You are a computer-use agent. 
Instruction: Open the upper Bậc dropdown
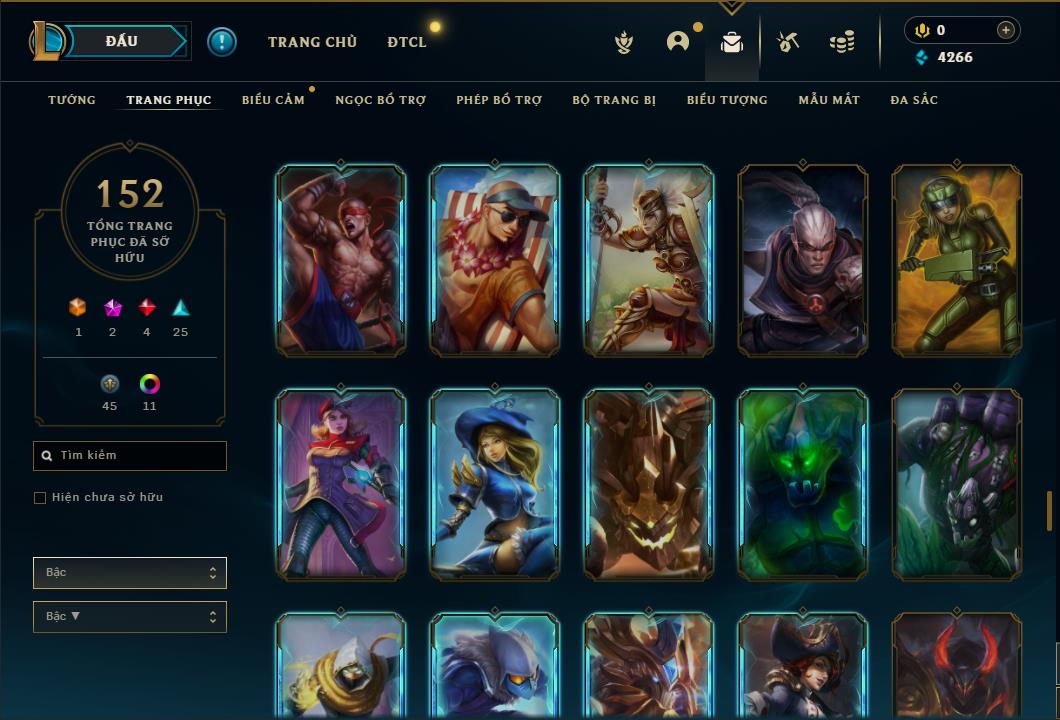coord(130,573)
